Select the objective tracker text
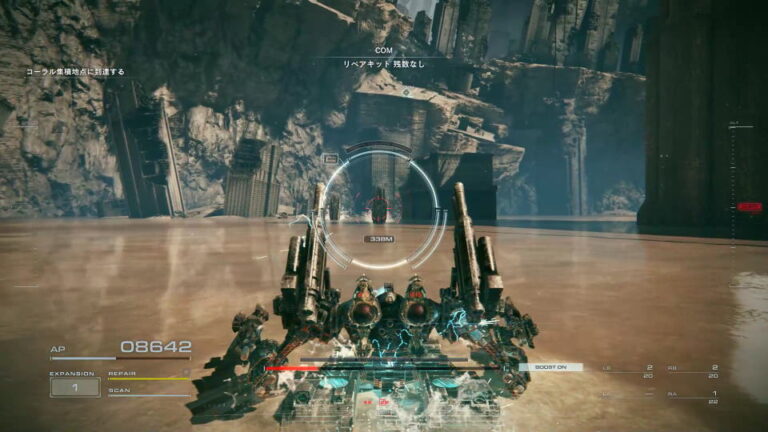Viewport: 768px width, 432px height. (x=75, y=72)
